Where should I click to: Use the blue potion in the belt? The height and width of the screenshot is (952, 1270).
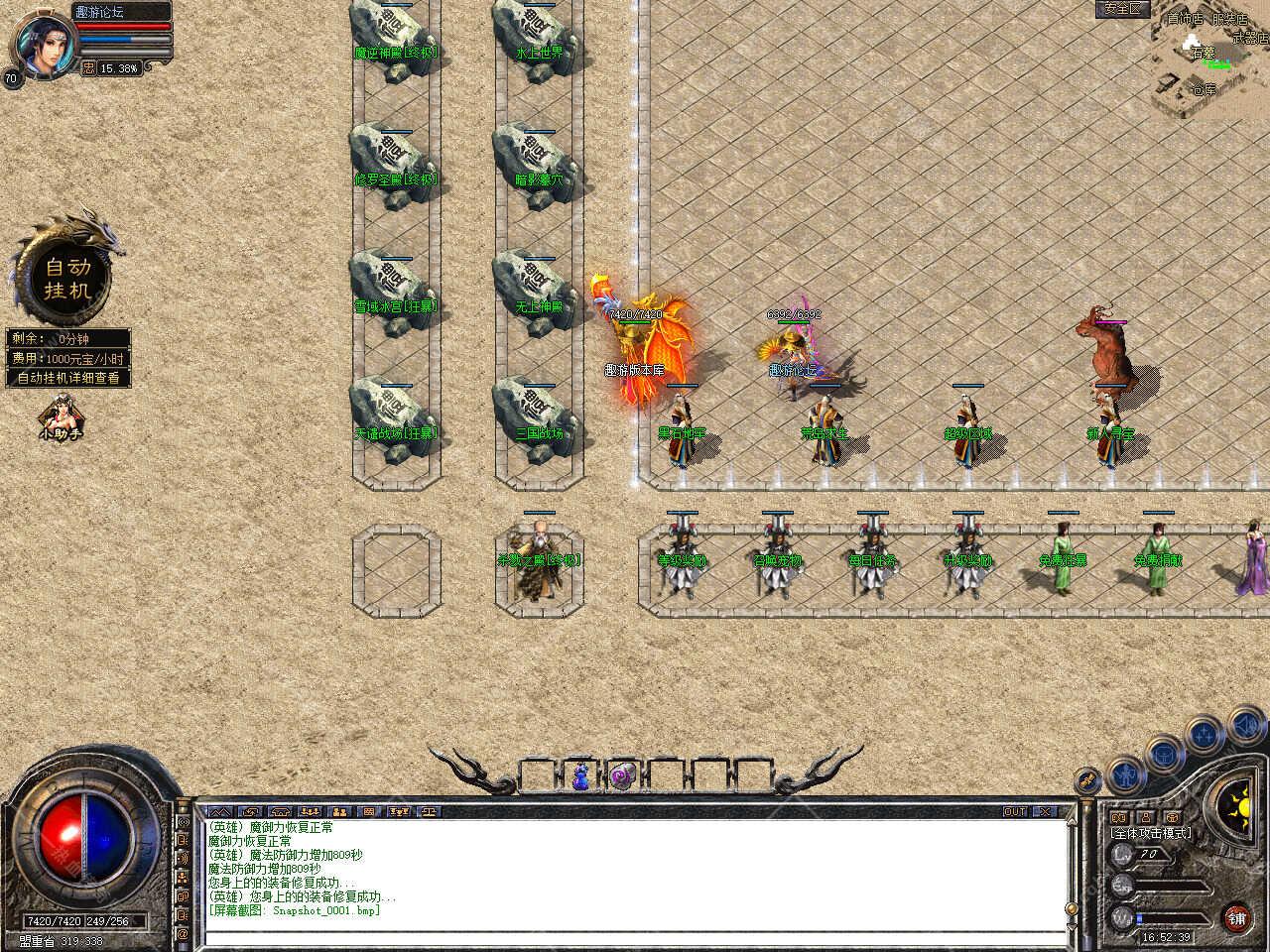pos(580,776)
